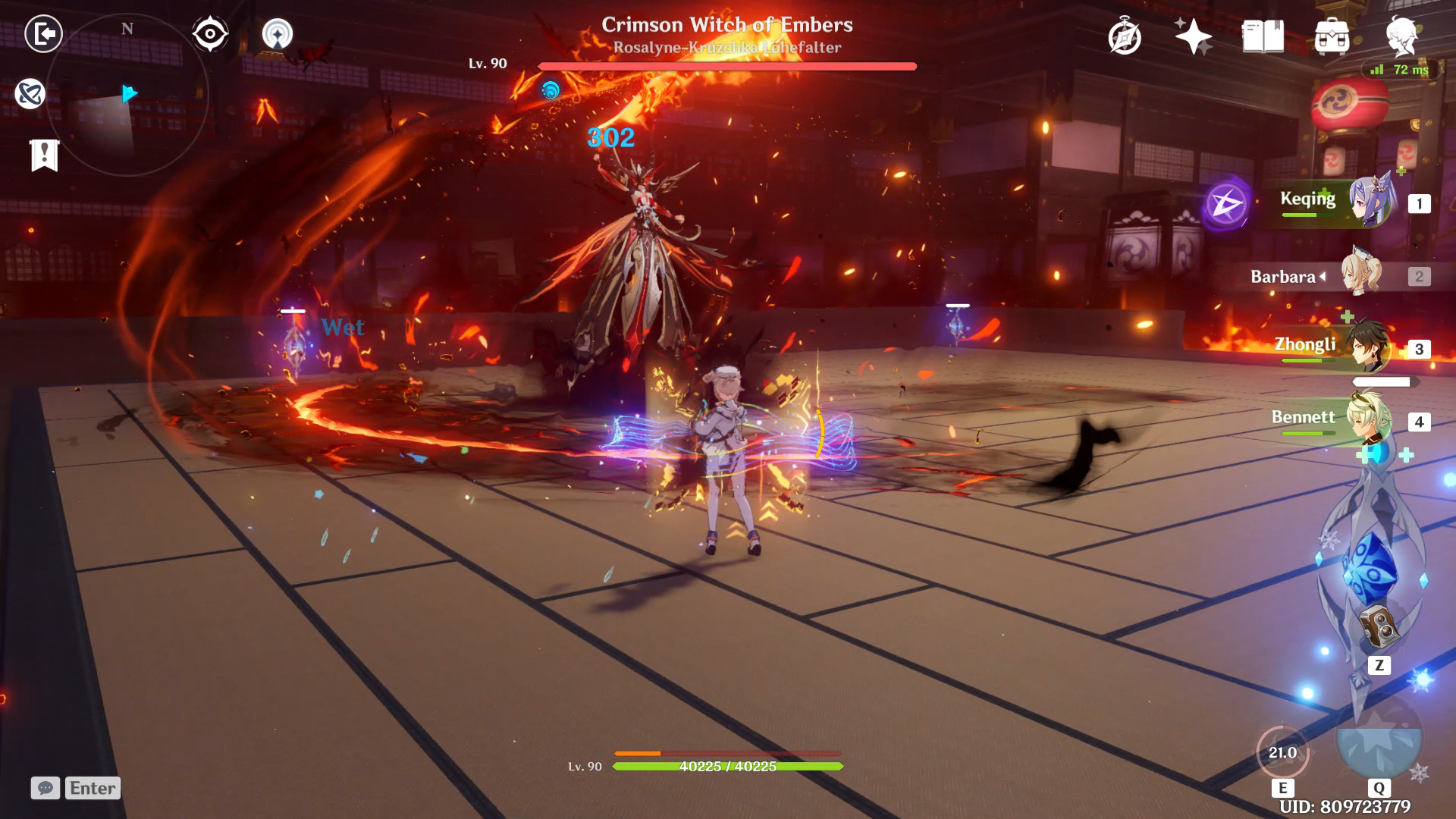
Task: Activate Barbara's Elemental Skill
Action: [1282, 752]
